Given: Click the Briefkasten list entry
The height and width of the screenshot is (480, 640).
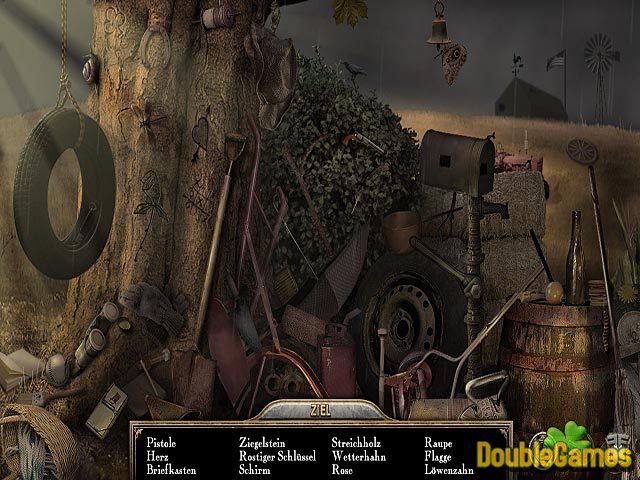Looking at the screenshot, I should tap(170, 468).
